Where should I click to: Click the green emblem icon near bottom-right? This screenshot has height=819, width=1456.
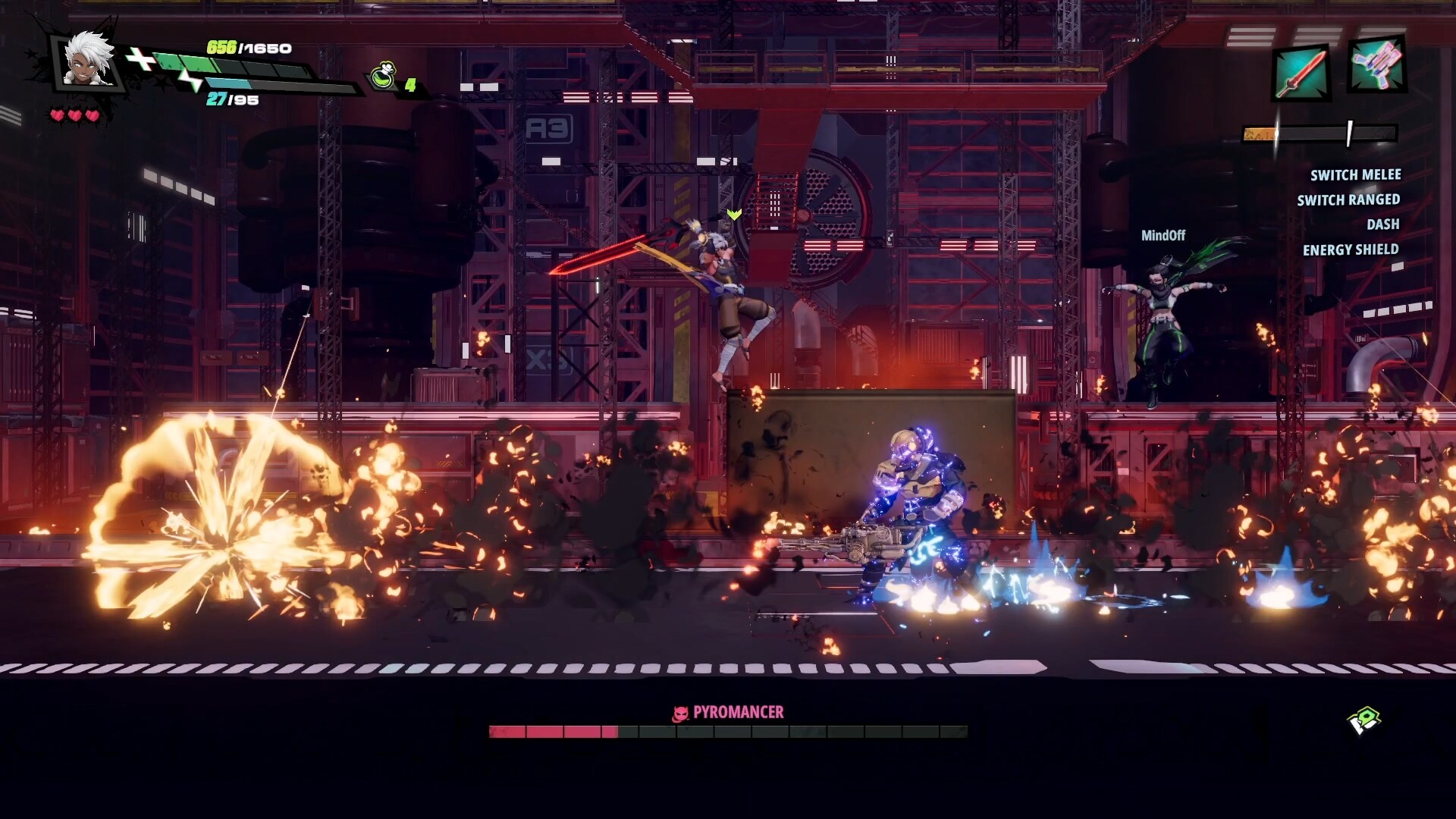1363,720
